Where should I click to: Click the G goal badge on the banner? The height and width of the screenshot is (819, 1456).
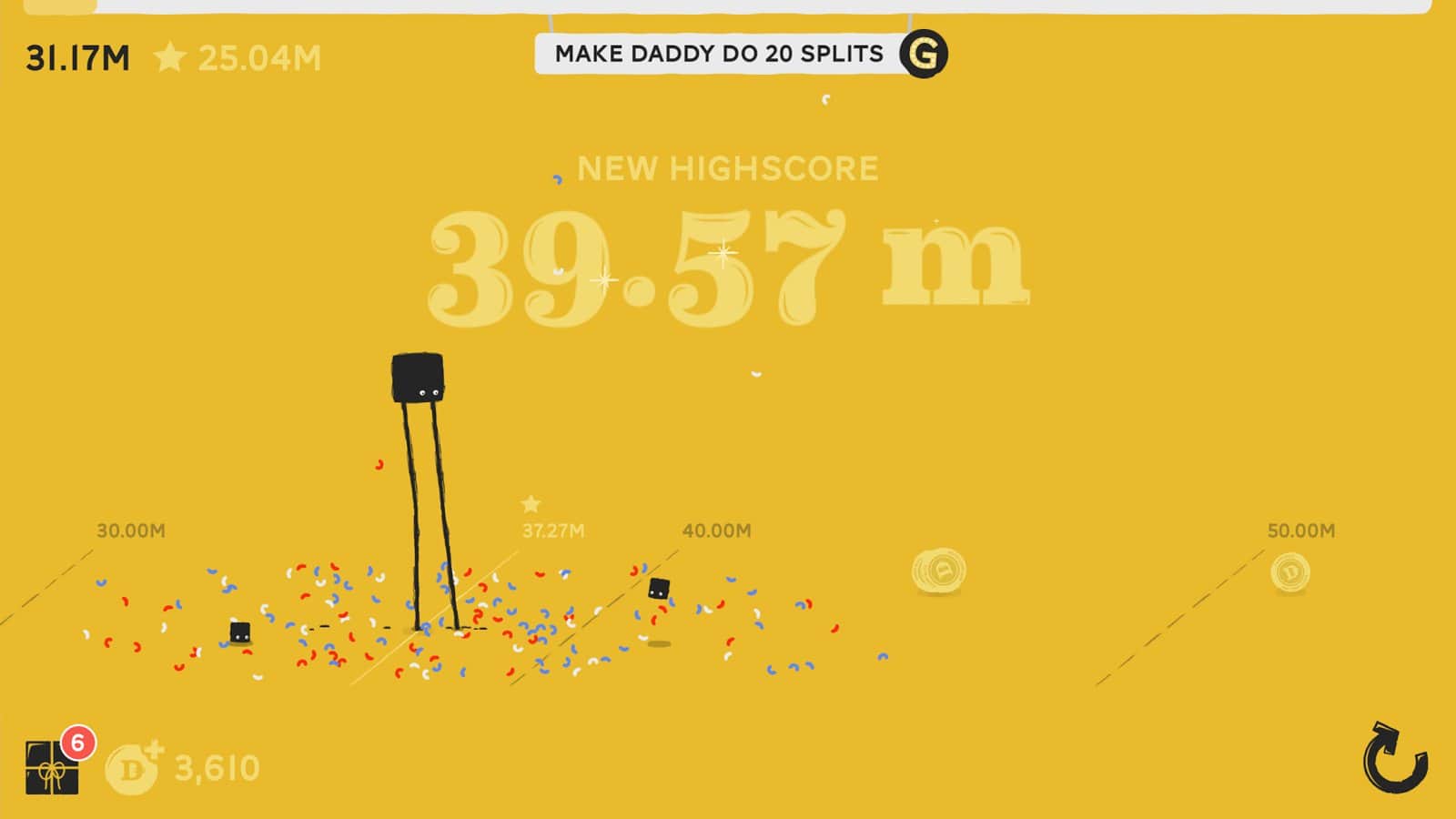[x=924, y=53]
